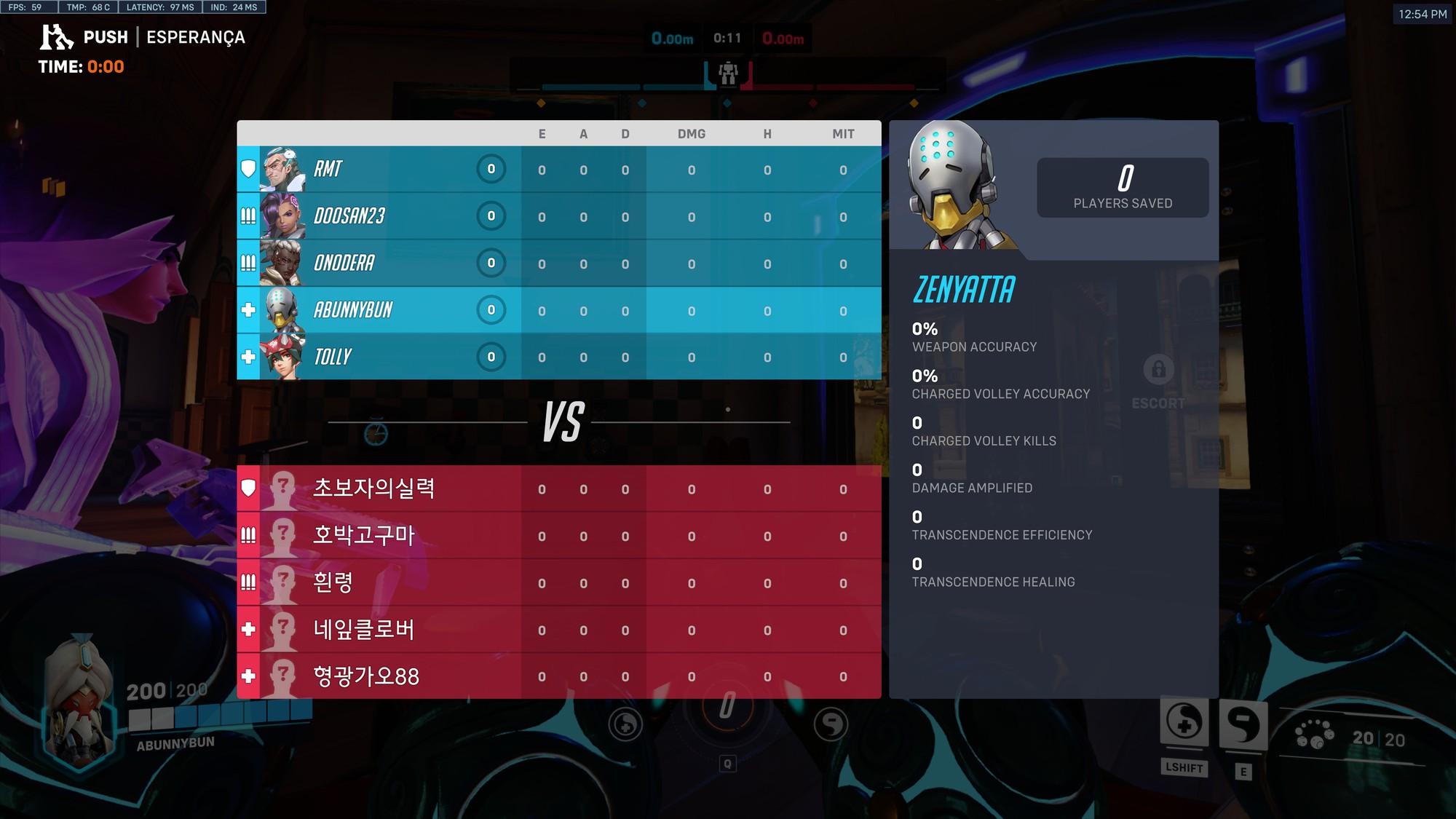This screenshot has width=1456, height=819.
Task: Select enemy player 초보자의실력 row
Action: coord(558,488)
